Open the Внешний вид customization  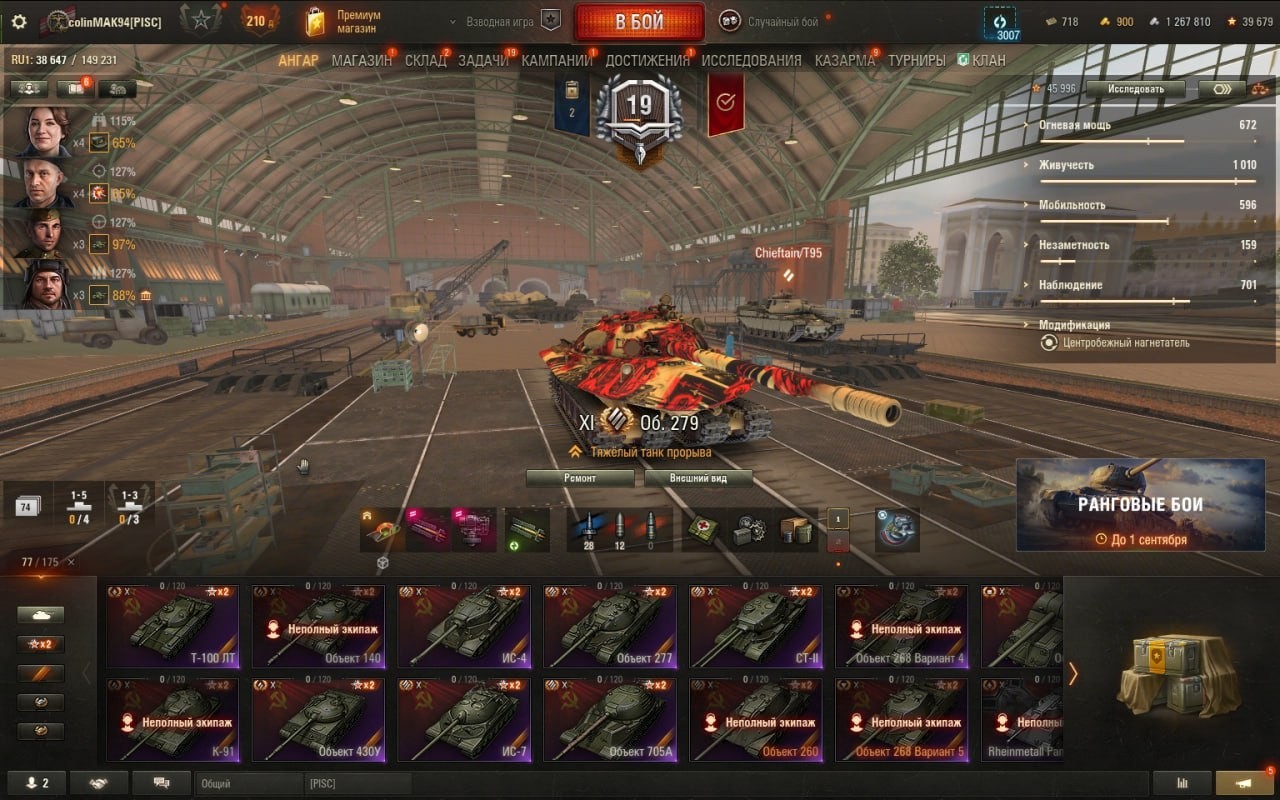[698, 478]
